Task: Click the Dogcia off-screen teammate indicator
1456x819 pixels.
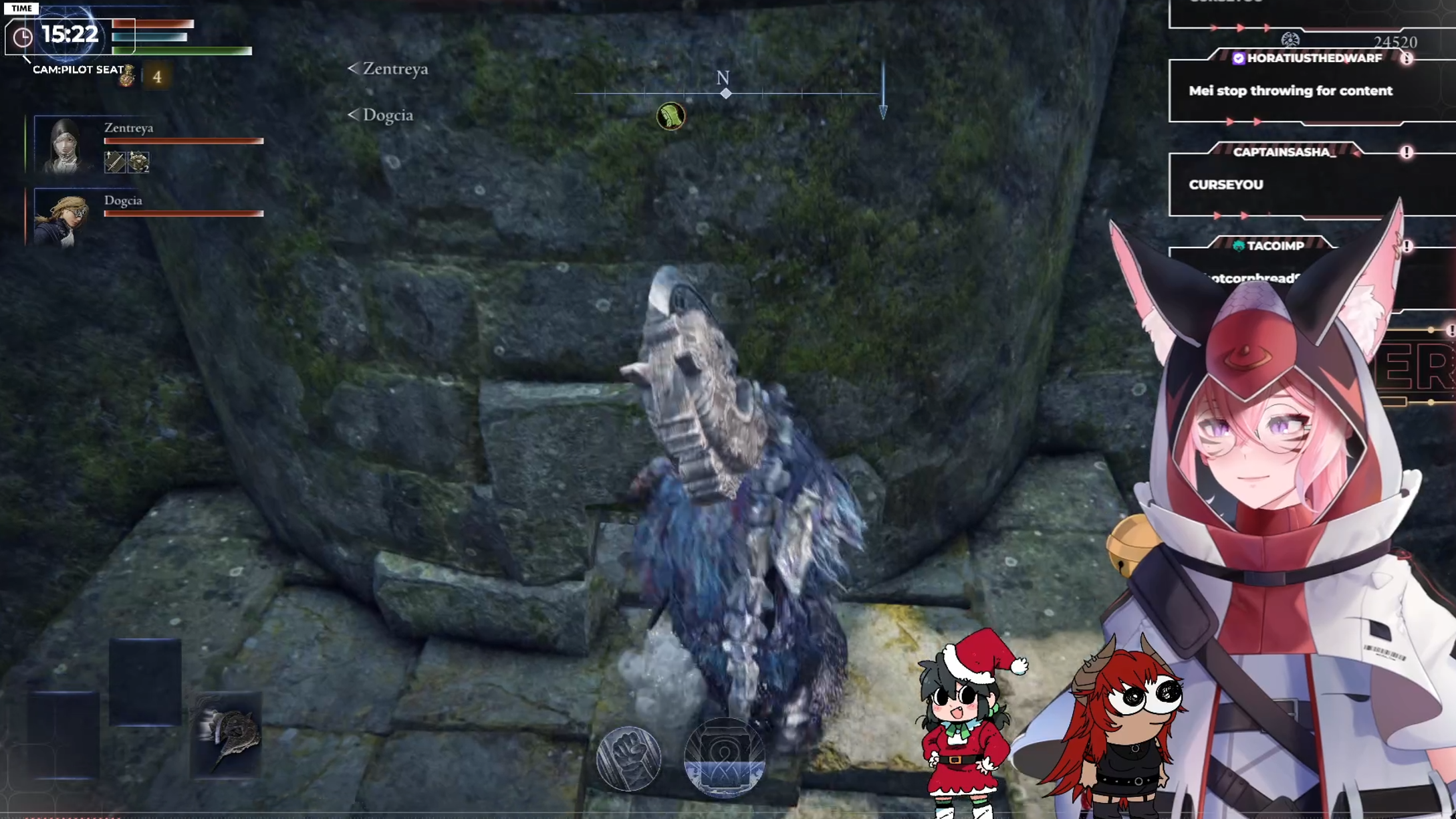Action: pos(380,115)
